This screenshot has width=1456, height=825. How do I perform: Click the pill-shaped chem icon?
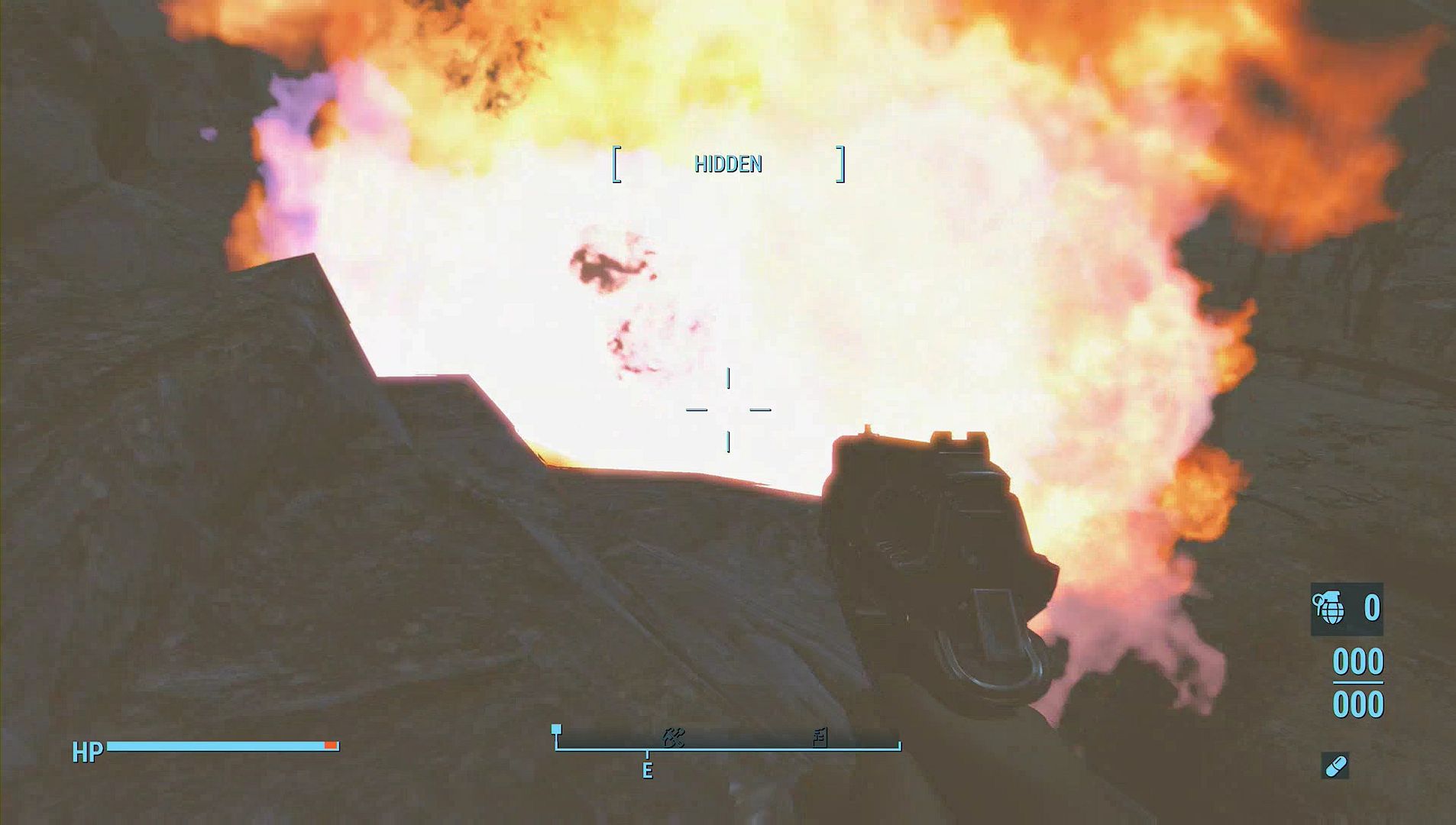(1335, 765)
